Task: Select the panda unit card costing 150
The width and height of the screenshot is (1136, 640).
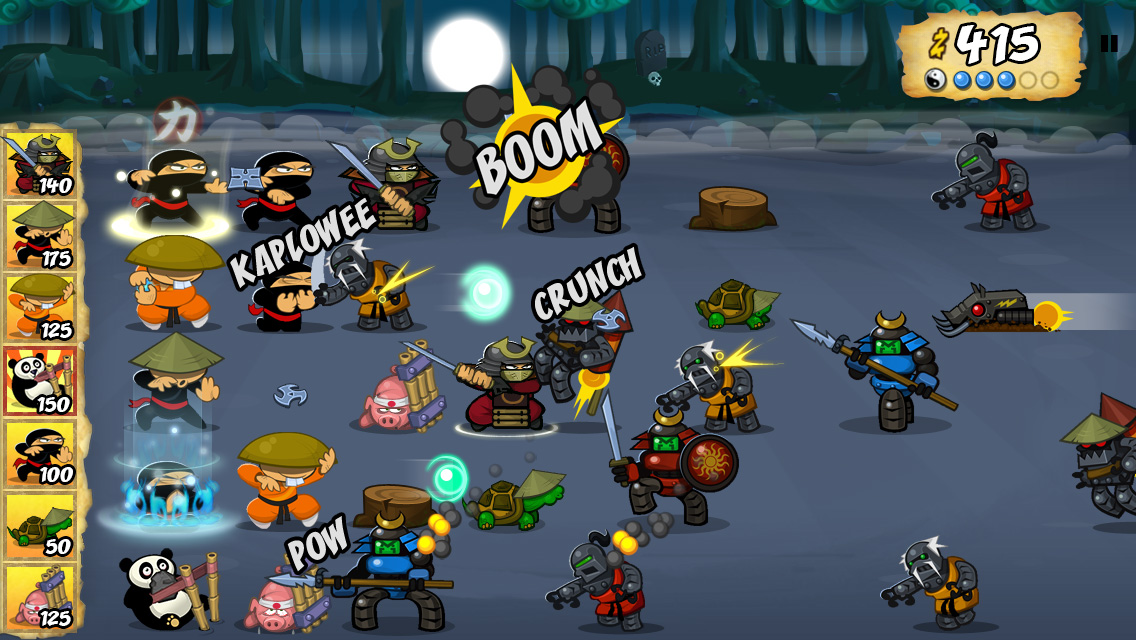Action: pyautogui.click(x=40, y=381)
